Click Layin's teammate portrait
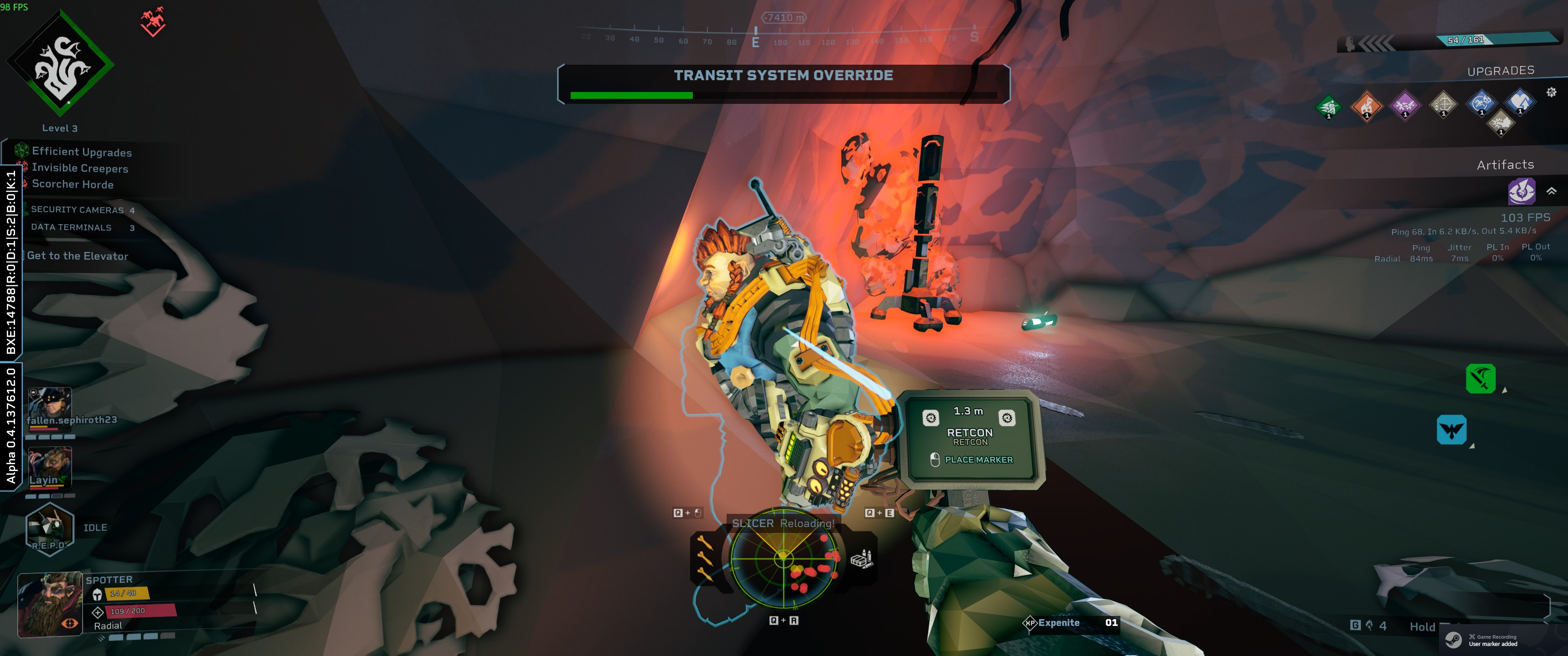The image size is (1568, 656). [x=50, y=467]
